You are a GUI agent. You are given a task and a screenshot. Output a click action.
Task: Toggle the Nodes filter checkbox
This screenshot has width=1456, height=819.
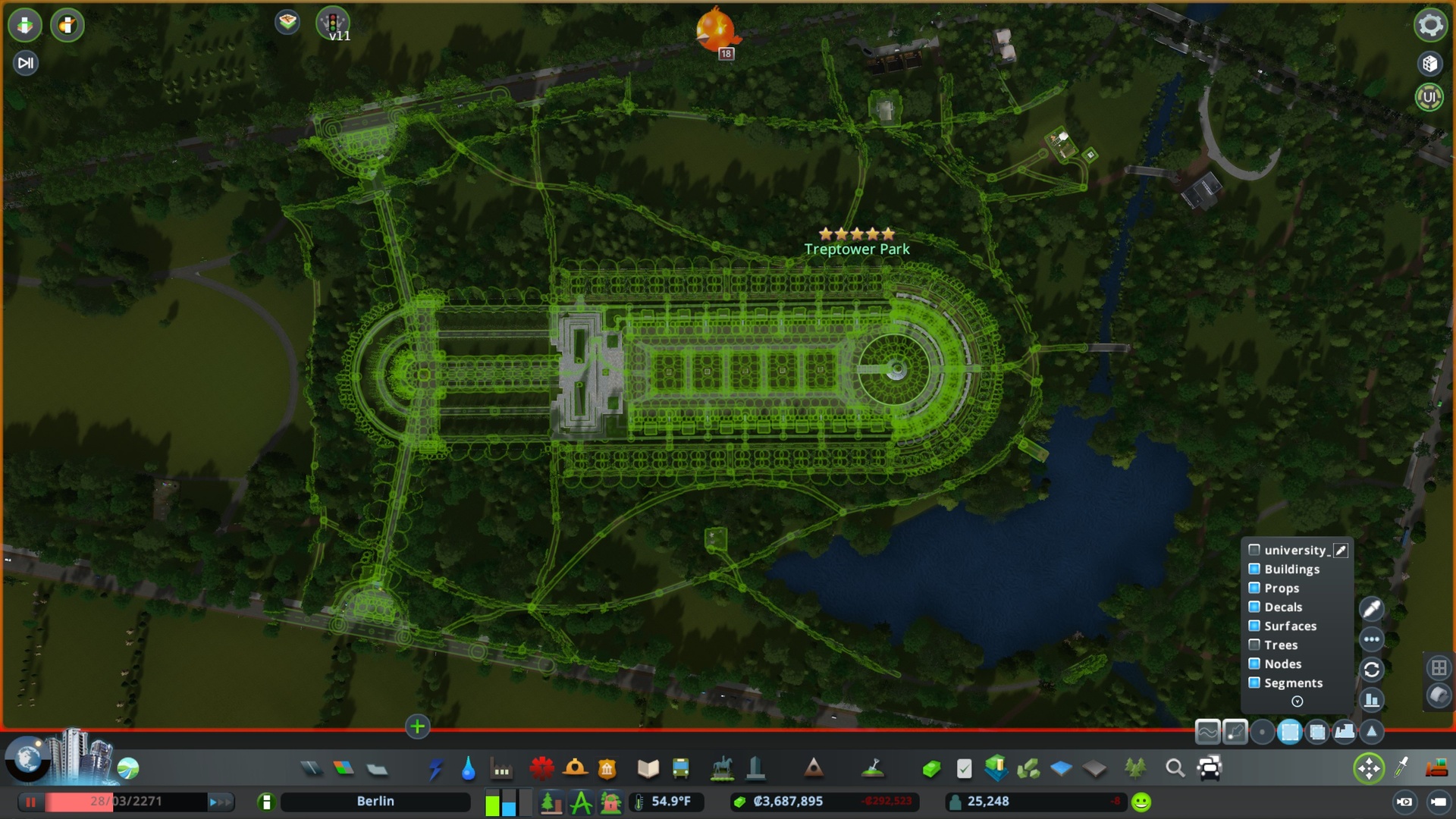[1255, 664]
